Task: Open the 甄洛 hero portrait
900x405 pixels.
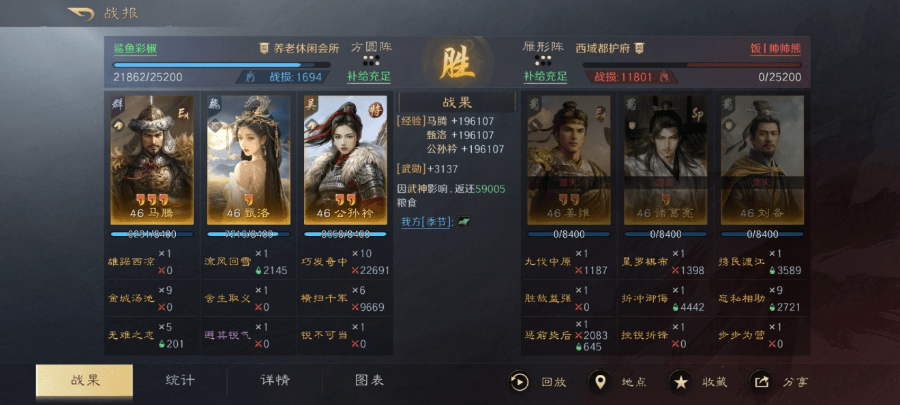Action: click(249, 160)
